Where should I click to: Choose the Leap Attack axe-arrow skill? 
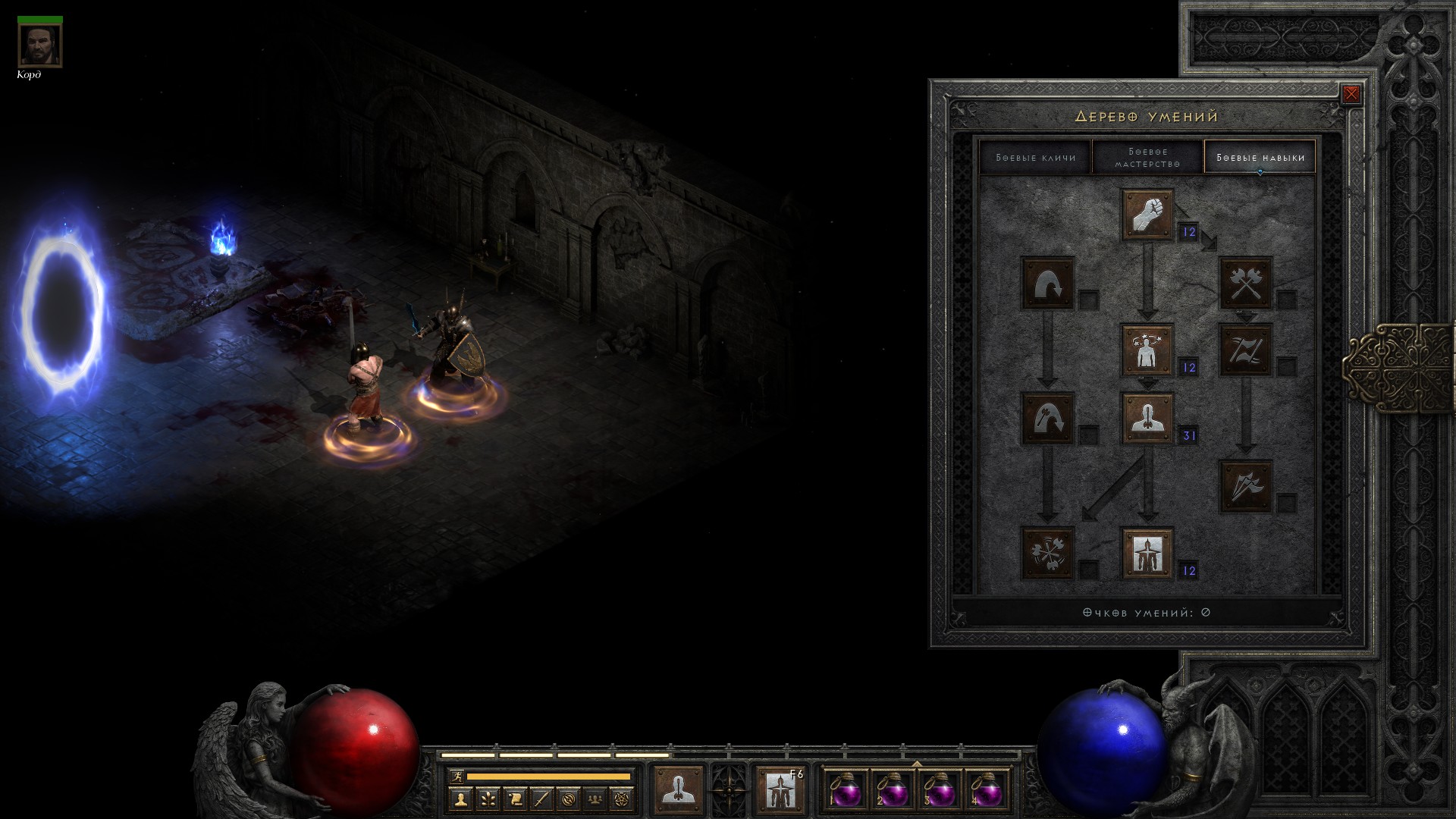tap(1048, 418)
